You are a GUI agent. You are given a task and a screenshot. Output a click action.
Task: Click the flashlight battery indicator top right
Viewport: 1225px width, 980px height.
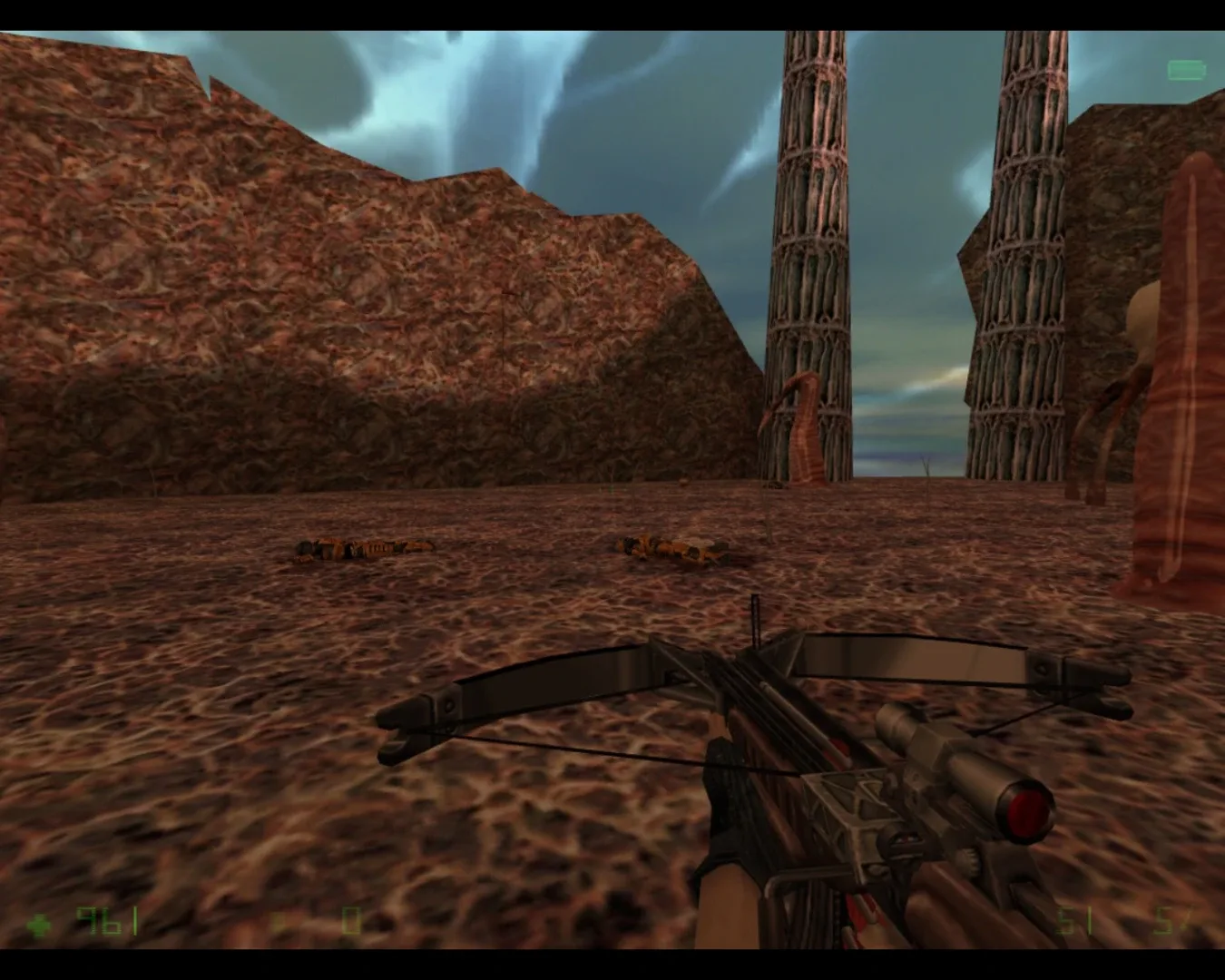1184,68
